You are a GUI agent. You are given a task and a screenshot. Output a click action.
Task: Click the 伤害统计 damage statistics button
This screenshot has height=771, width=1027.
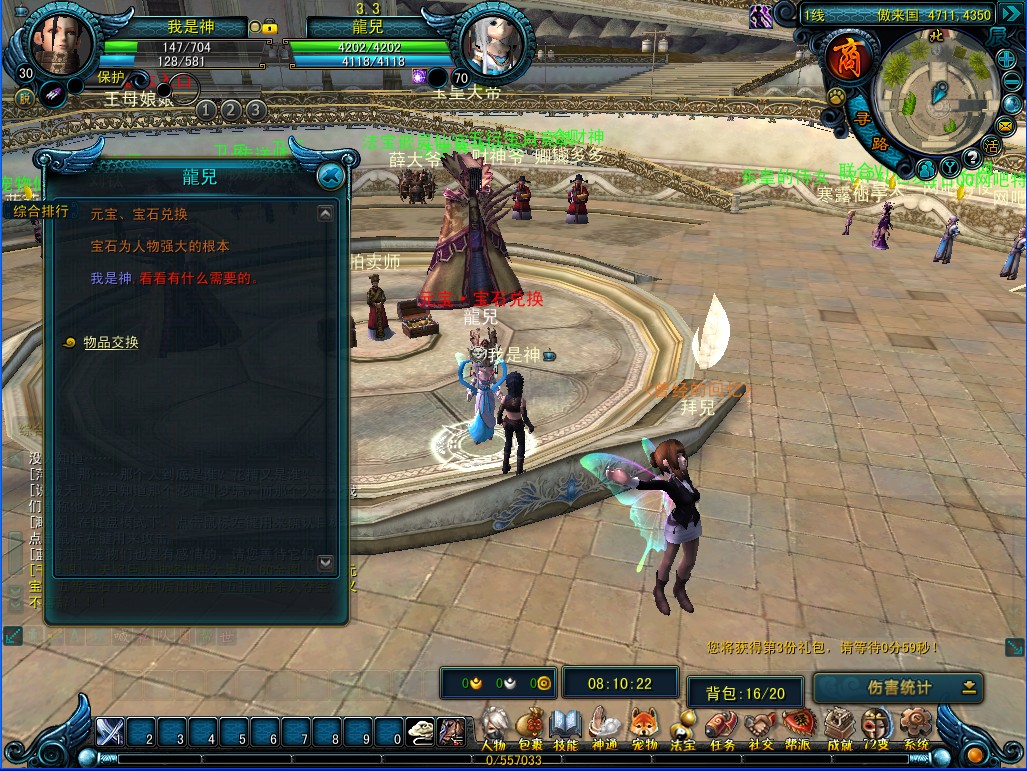click(897, 688)
